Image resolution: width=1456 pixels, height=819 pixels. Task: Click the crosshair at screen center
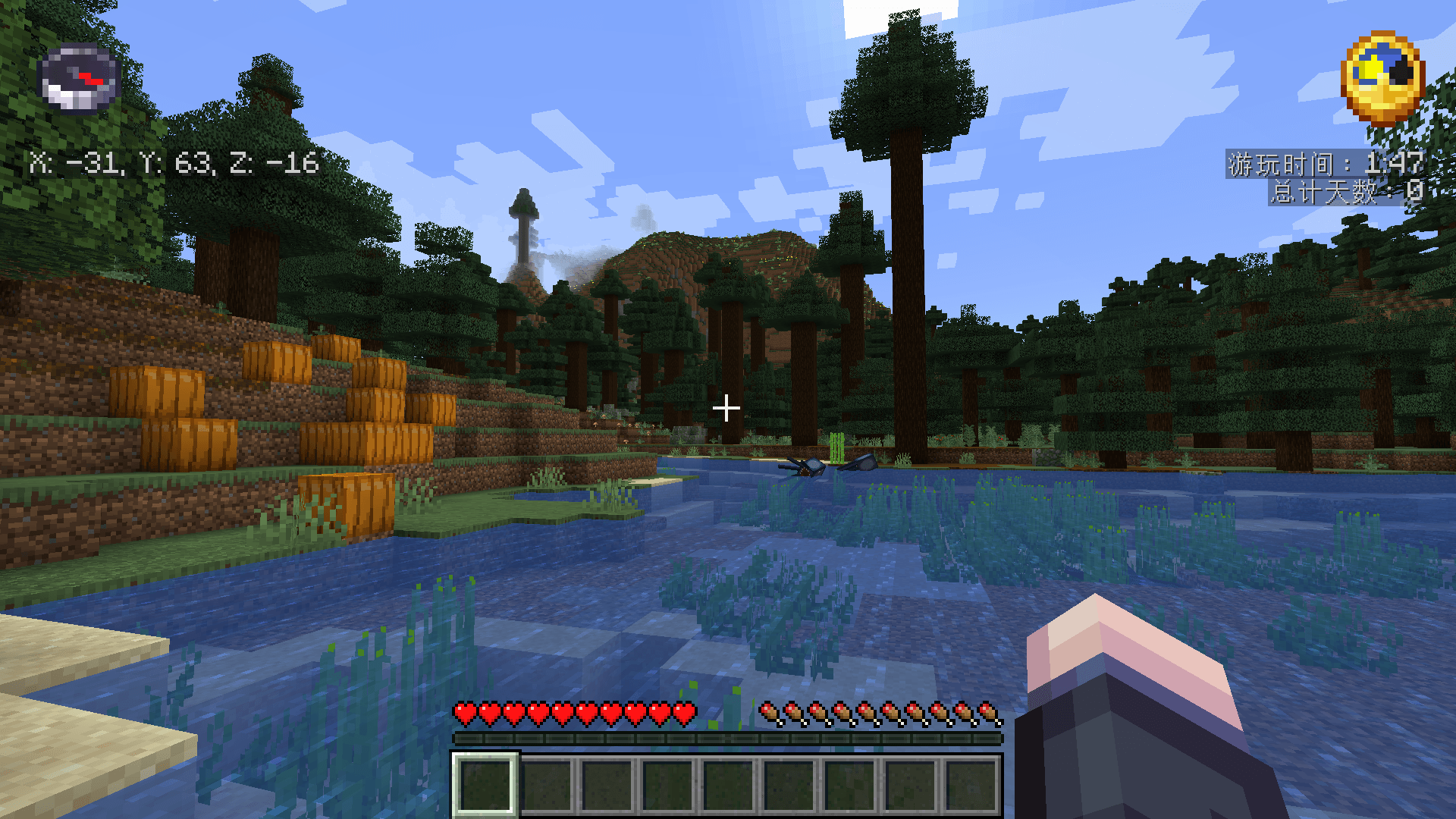coord(727,408)
